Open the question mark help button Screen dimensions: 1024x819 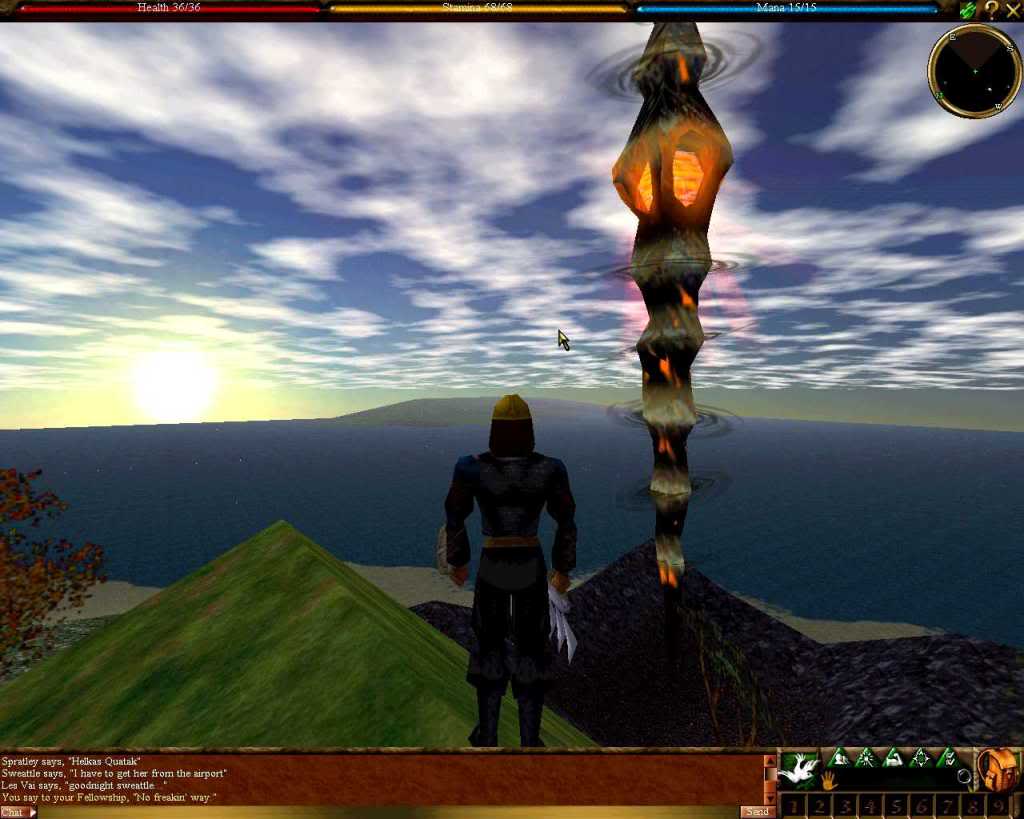coord(991,10)
